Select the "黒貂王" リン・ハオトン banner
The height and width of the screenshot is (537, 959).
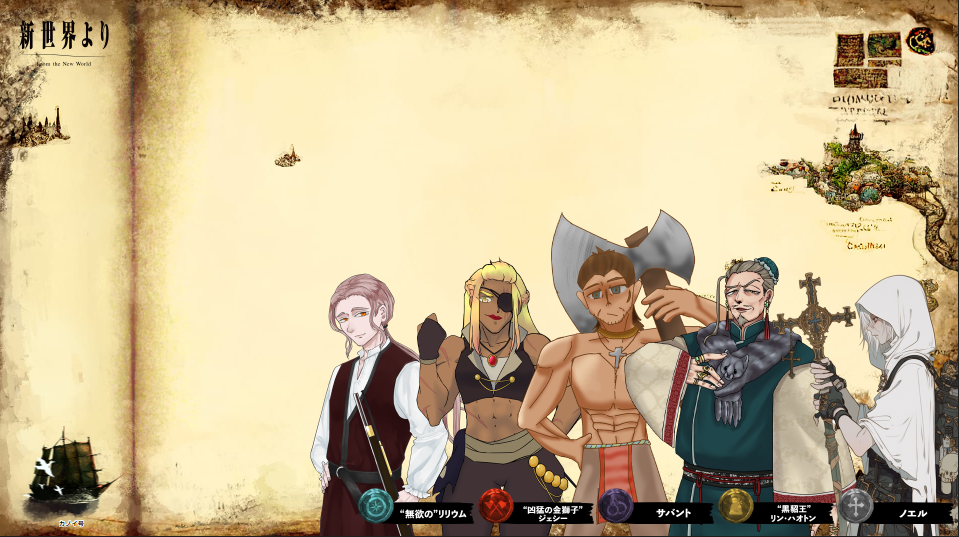(x=792, y=513)
